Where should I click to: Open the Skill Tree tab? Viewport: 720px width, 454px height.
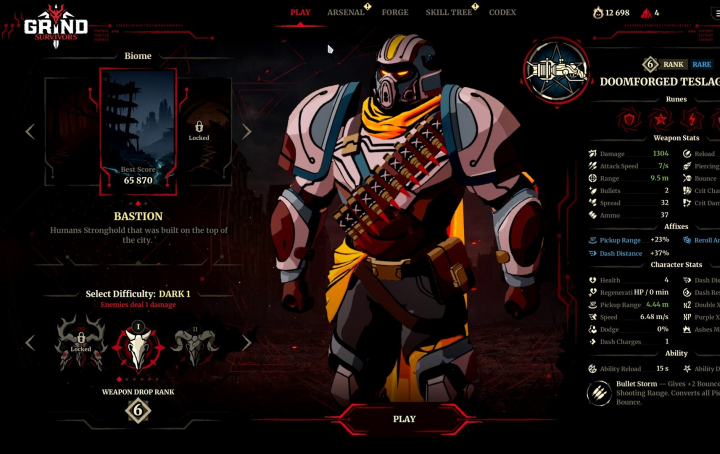click(449, 12)
